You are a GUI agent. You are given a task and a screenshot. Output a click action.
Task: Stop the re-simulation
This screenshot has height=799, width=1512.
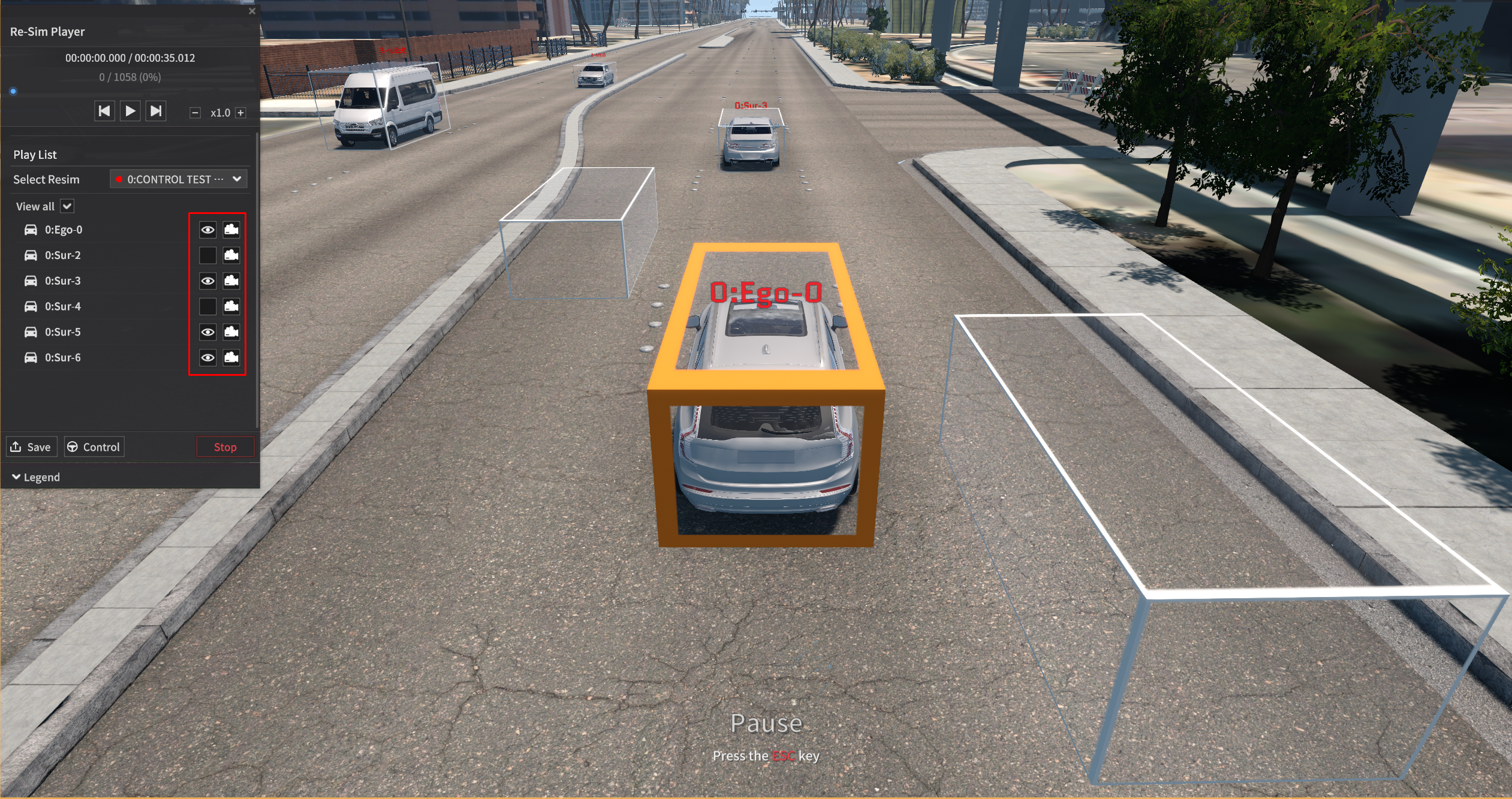pyautogui.click(x=225, y=447)
